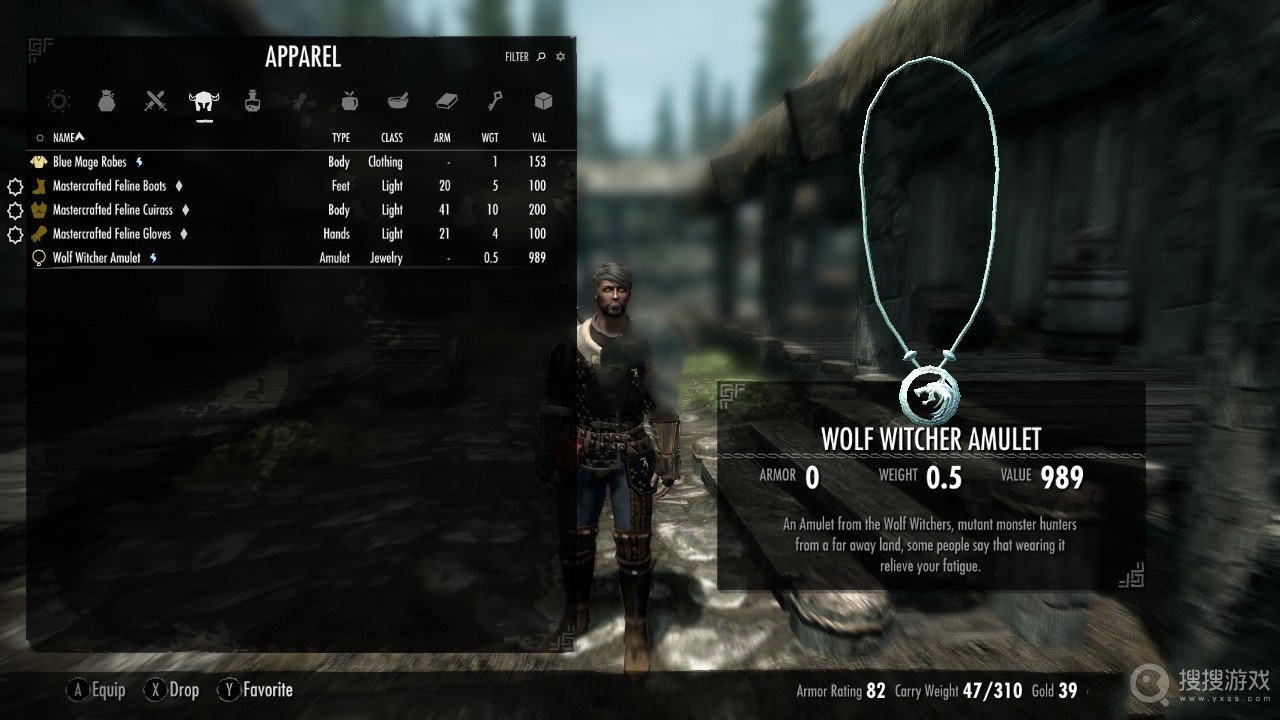Click the filter search magnifier icon
Image resolution: width=1280 pixels, height=720 pixels.
541,57
